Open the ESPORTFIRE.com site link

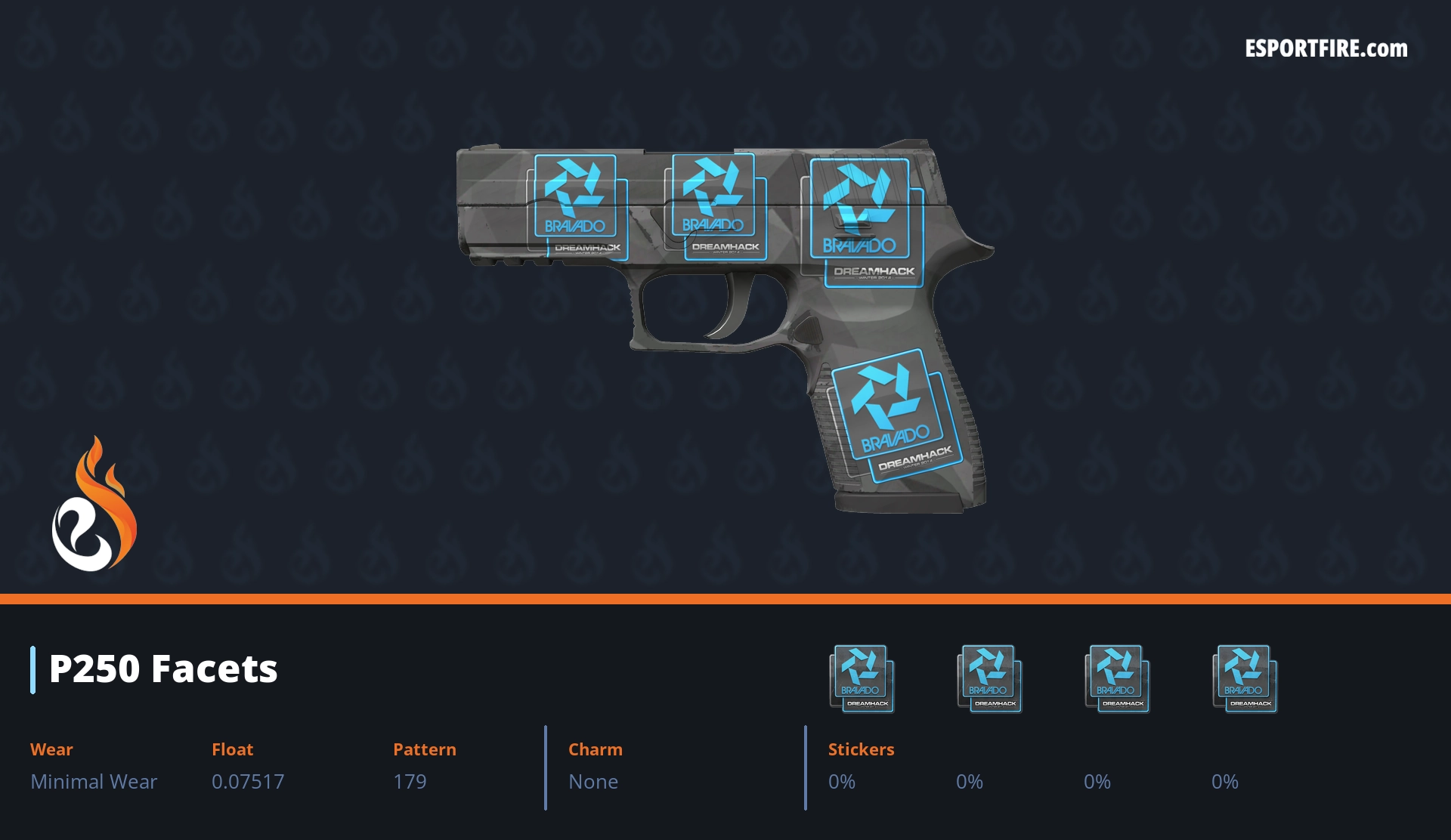[1326, 49]
